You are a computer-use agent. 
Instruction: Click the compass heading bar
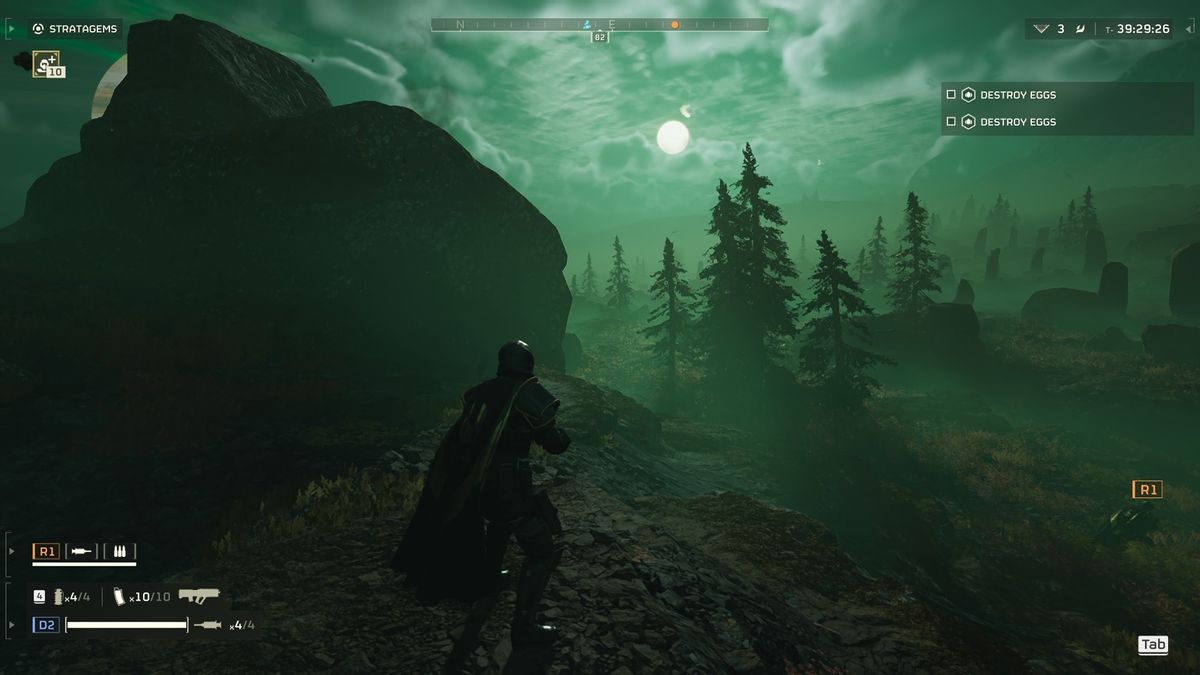(599, 24)
